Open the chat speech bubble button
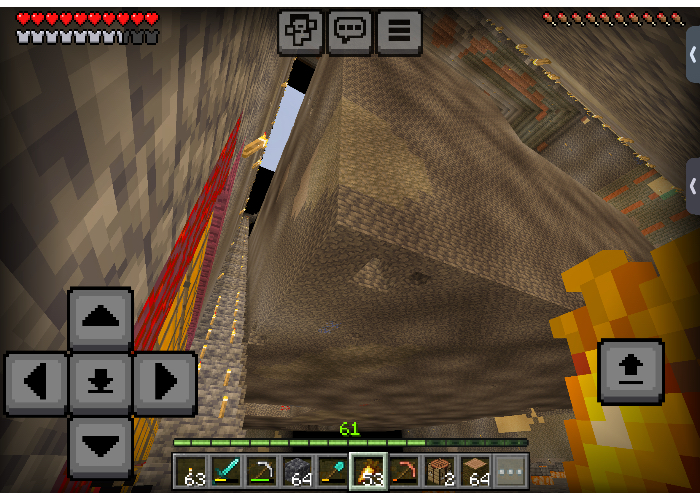This screenshot has height=500, width=700. click(349, 31)
